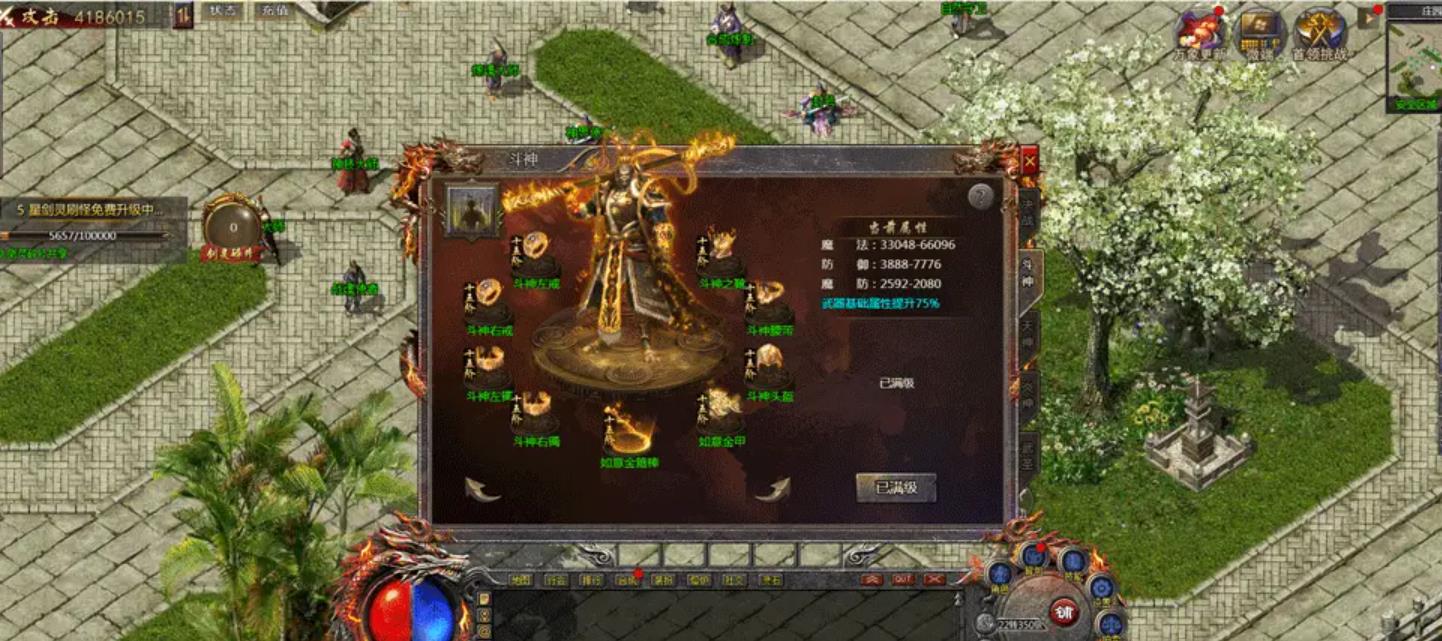This screenshot has width=1442, height=641.
Task: Open the 首领挑战 boss challenge icon
Action: 1319,32
